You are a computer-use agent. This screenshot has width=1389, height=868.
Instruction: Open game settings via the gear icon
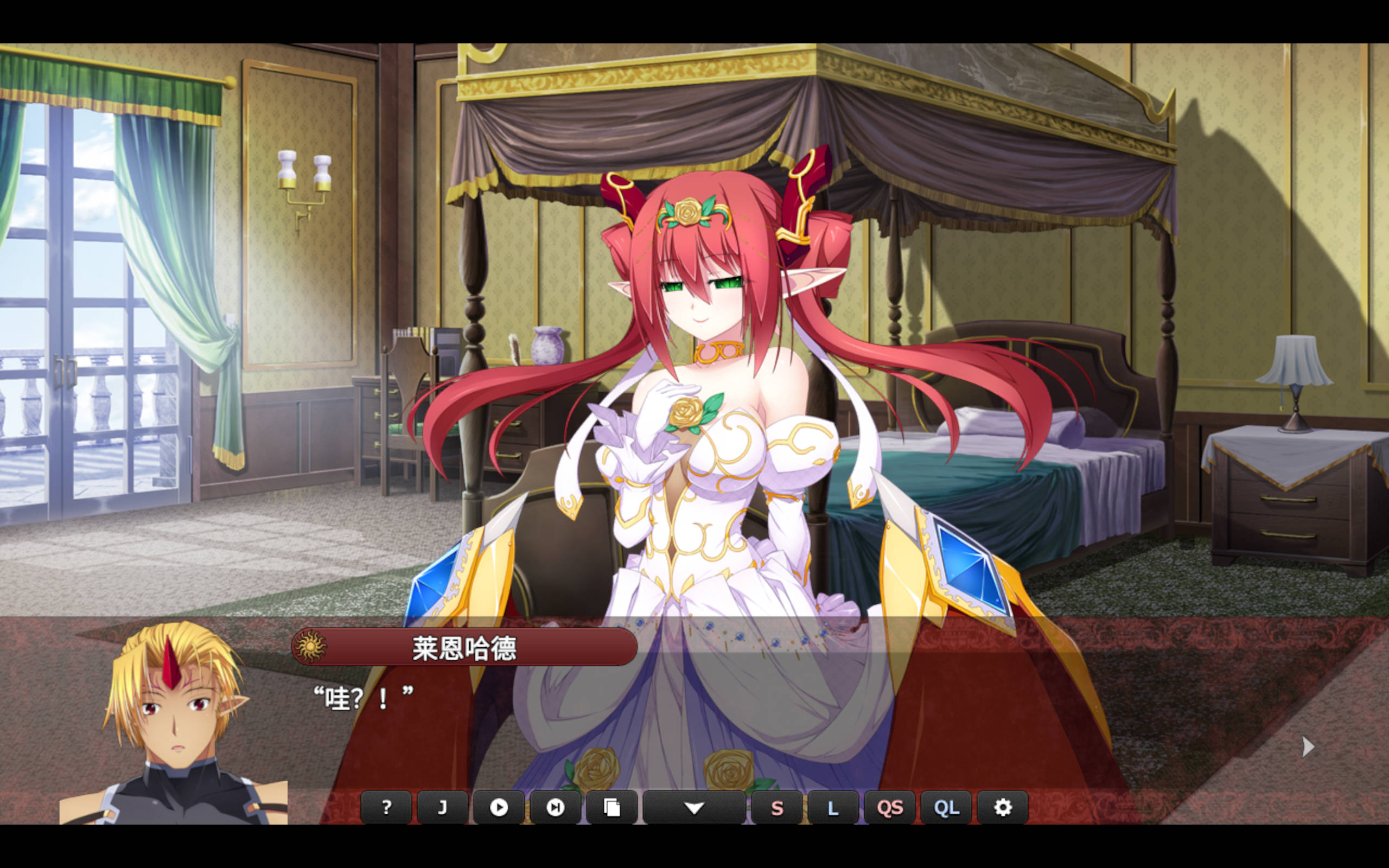[x=1003, y=807]
